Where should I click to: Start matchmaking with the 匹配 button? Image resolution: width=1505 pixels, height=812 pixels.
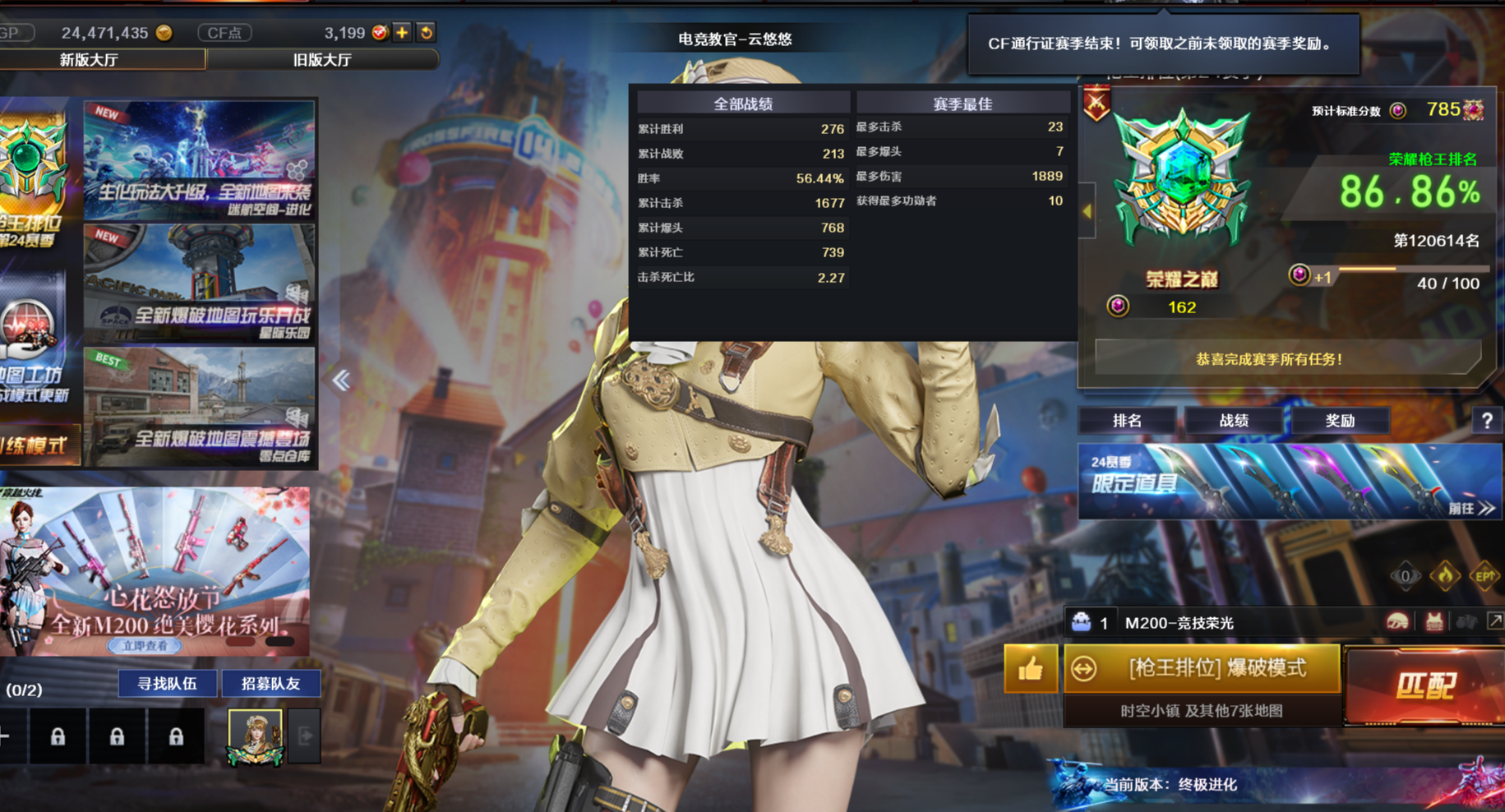click(1424, 685)
